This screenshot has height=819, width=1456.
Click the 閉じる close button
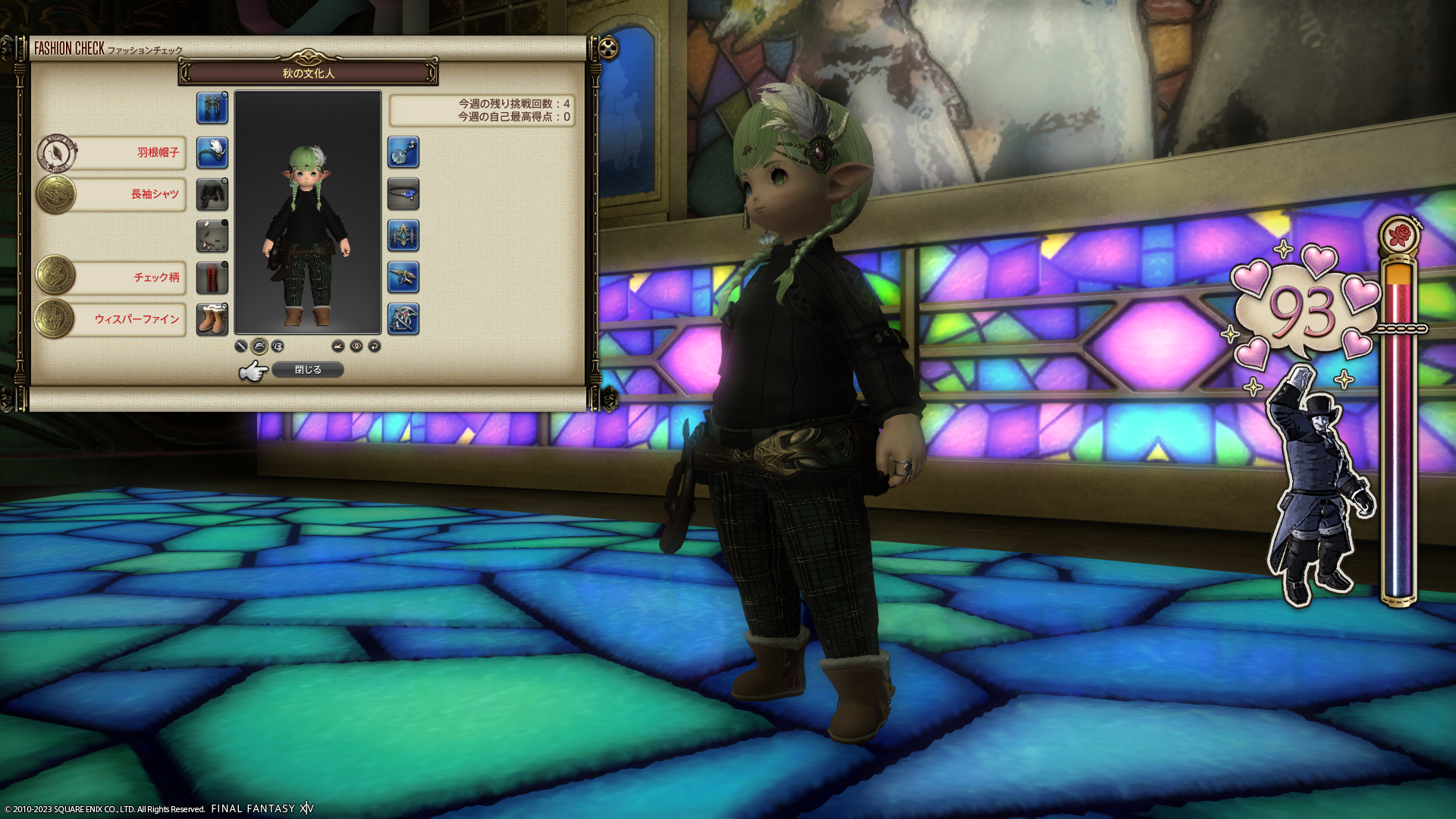coord(308,369)
